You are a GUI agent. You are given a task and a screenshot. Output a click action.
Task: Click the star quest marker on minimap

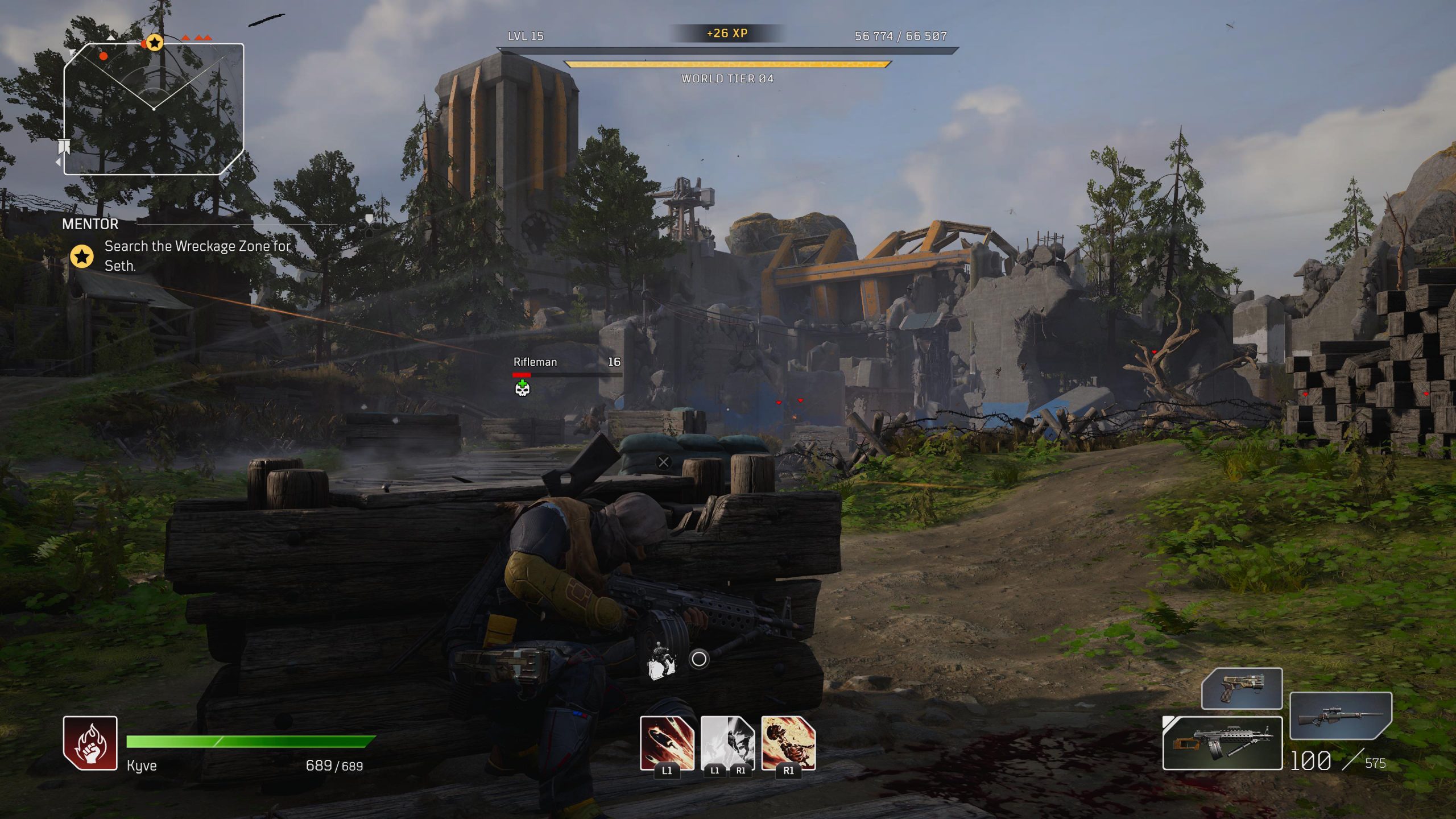pyautogui.click(x=155, y=43)
